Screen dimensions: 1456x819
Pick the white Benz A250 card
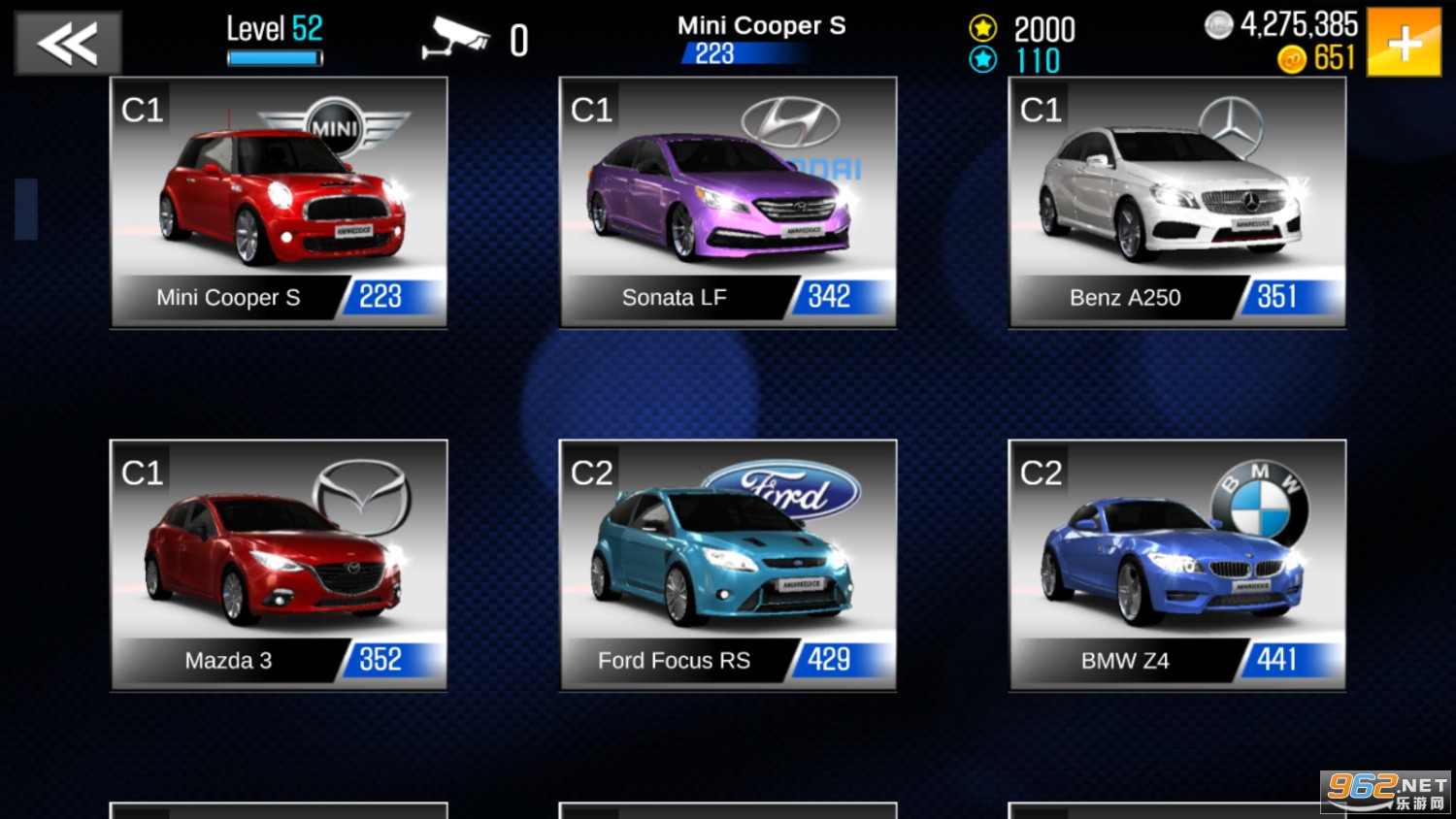tap(1177, 202)
